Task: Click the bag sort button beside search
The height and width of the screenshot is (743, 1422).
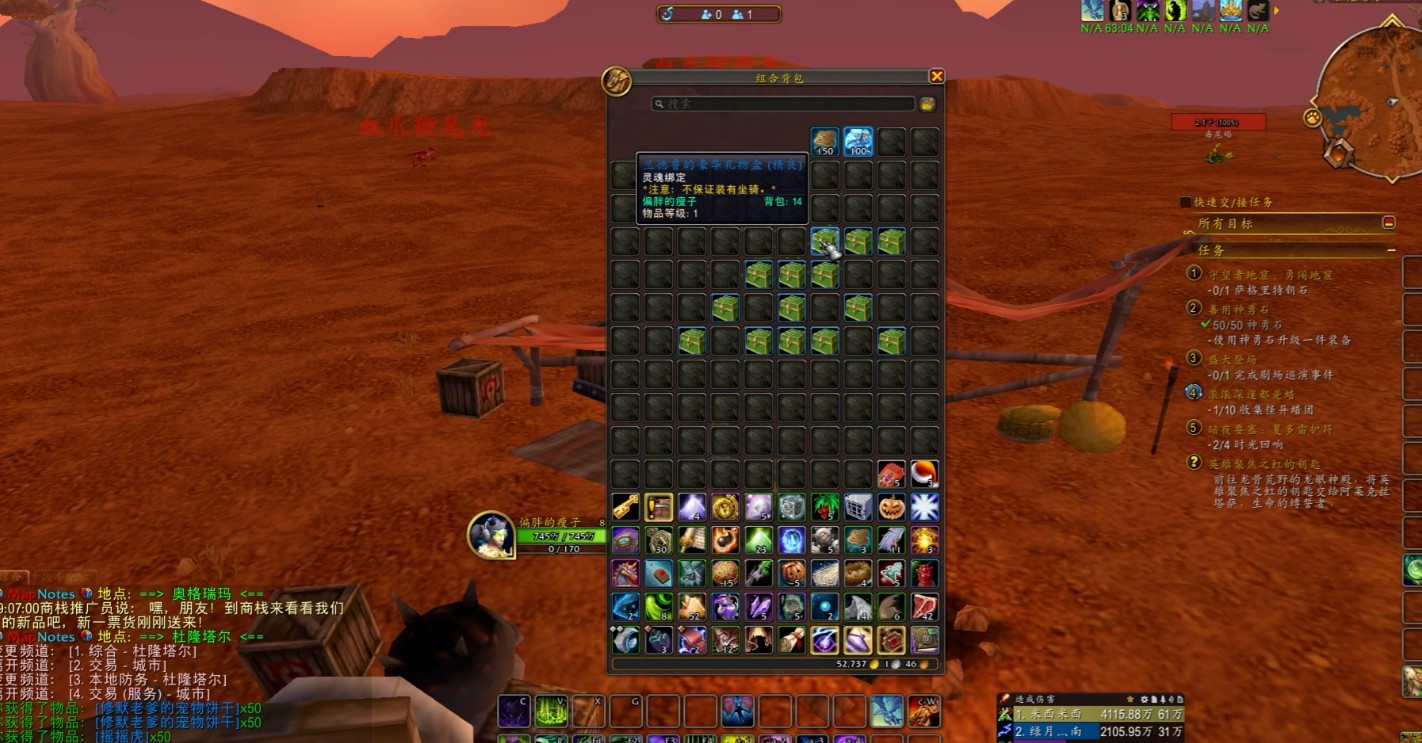Action: coord(927,104)
